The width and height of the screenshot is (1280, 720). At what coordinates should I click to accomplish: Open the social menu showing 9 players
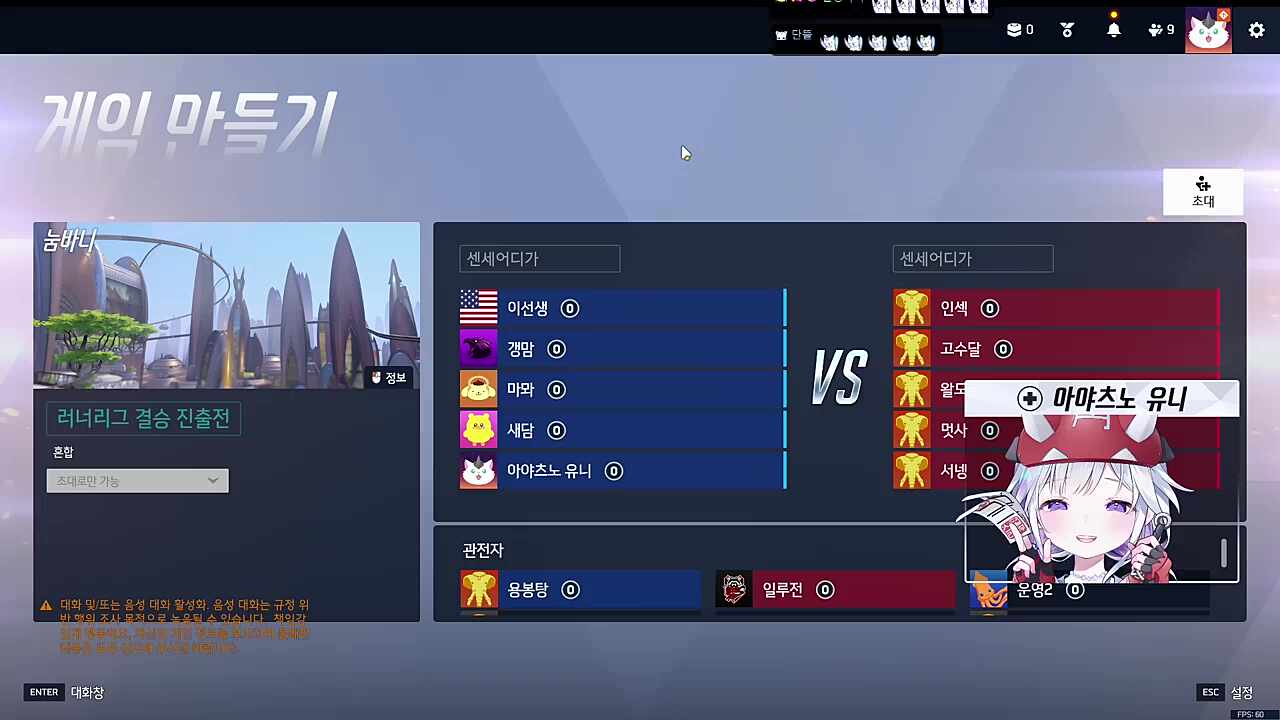pos(1158,29)
